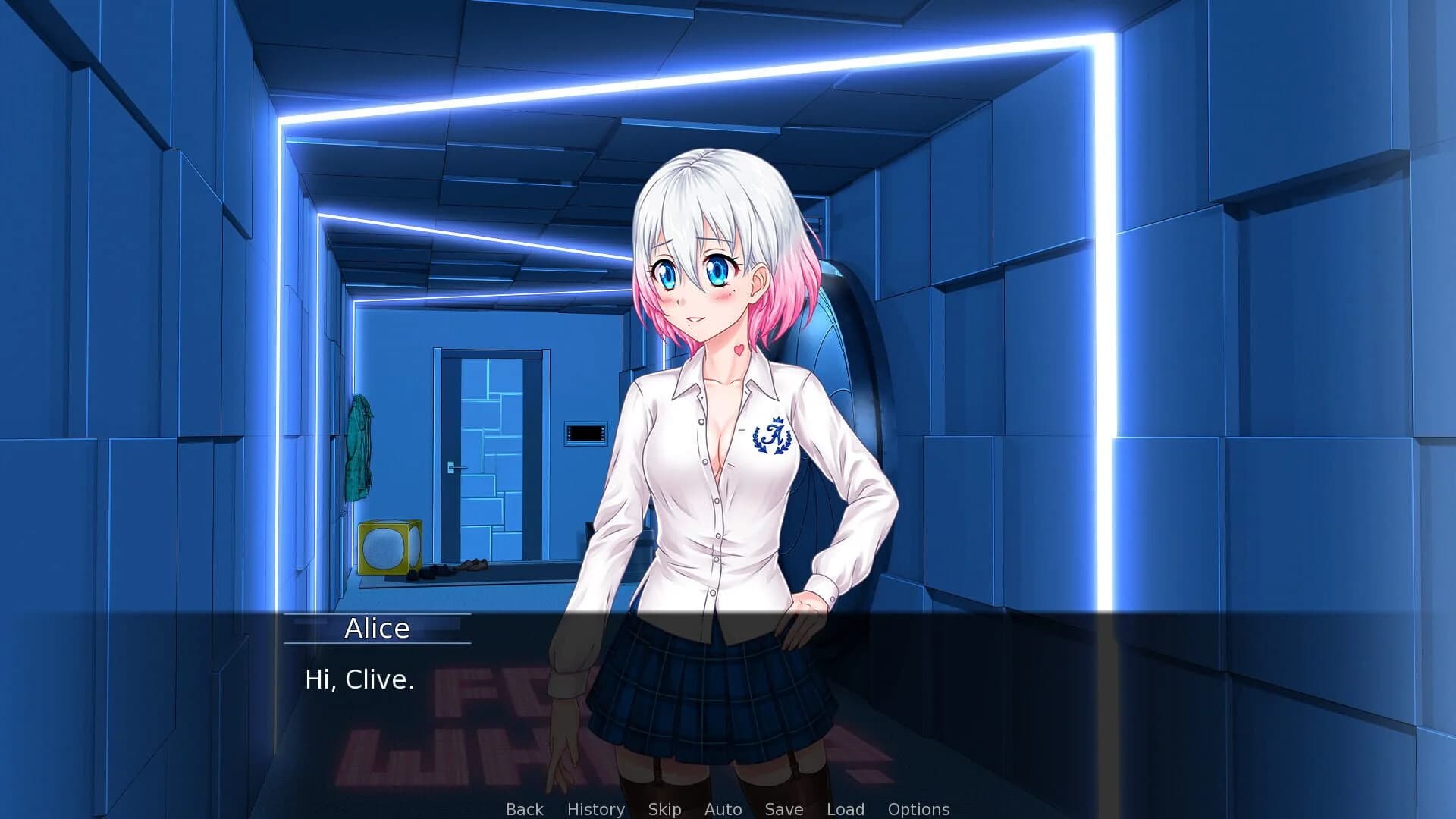Open the Save screen

[783, 808]
